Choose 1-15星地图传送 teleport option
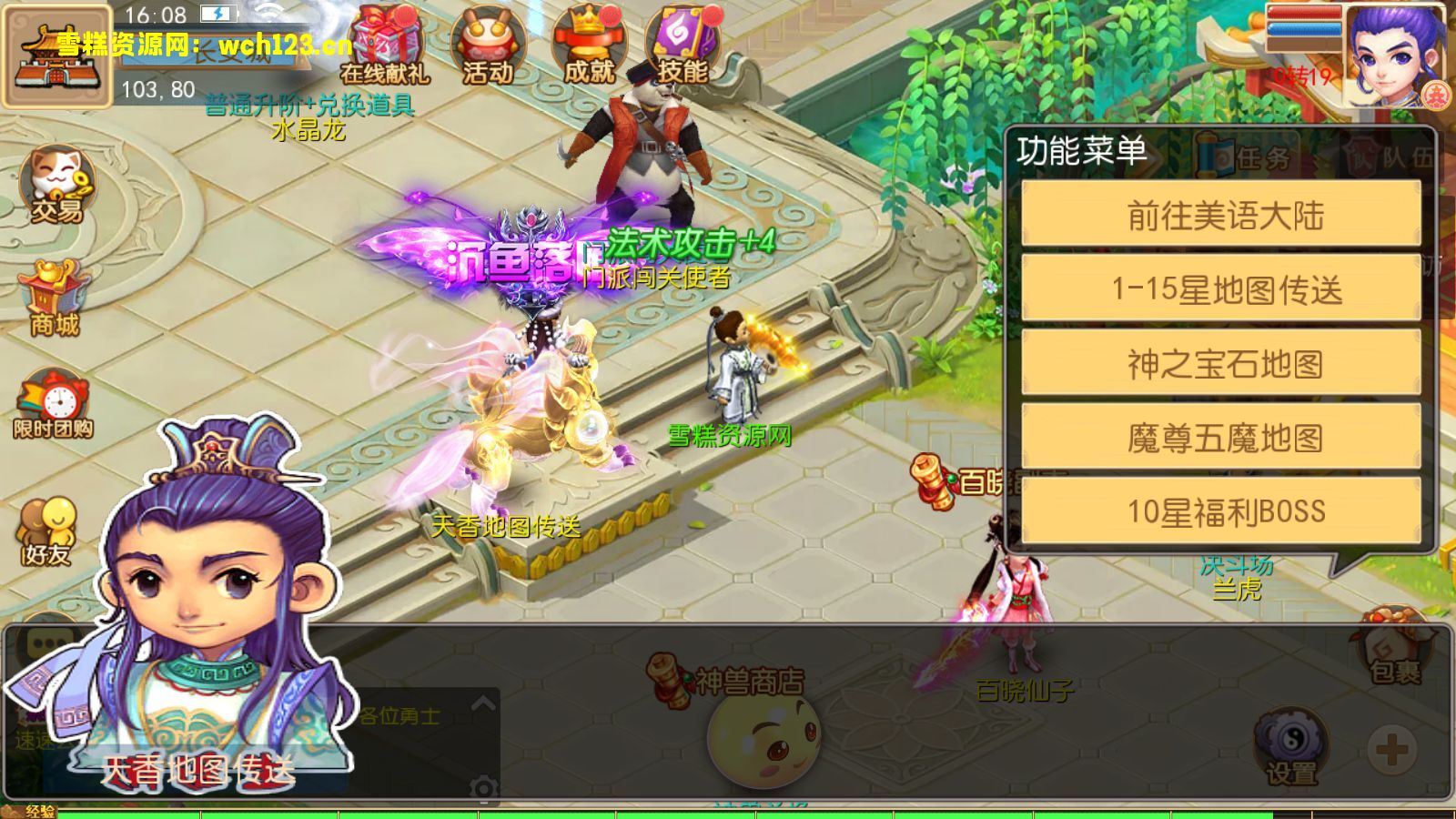 tap(1221, 289)
